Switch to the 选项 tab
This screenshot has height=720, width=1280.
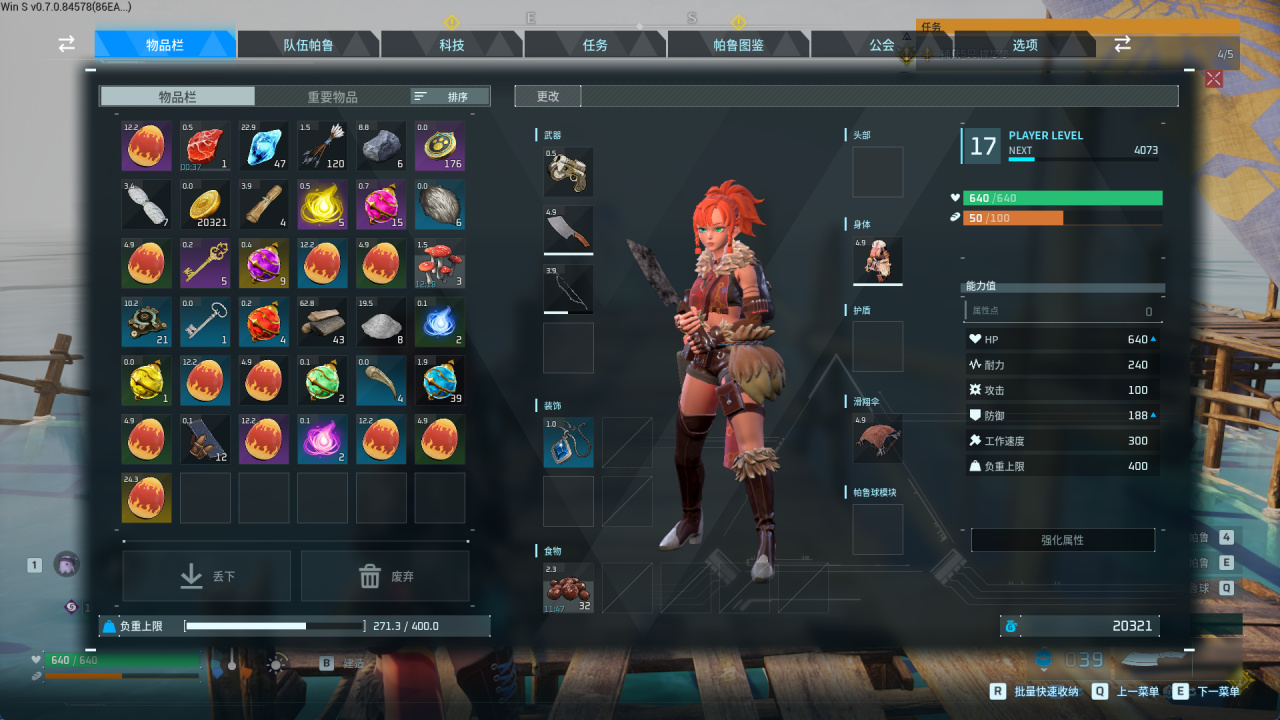click(x=1025, y=45)
